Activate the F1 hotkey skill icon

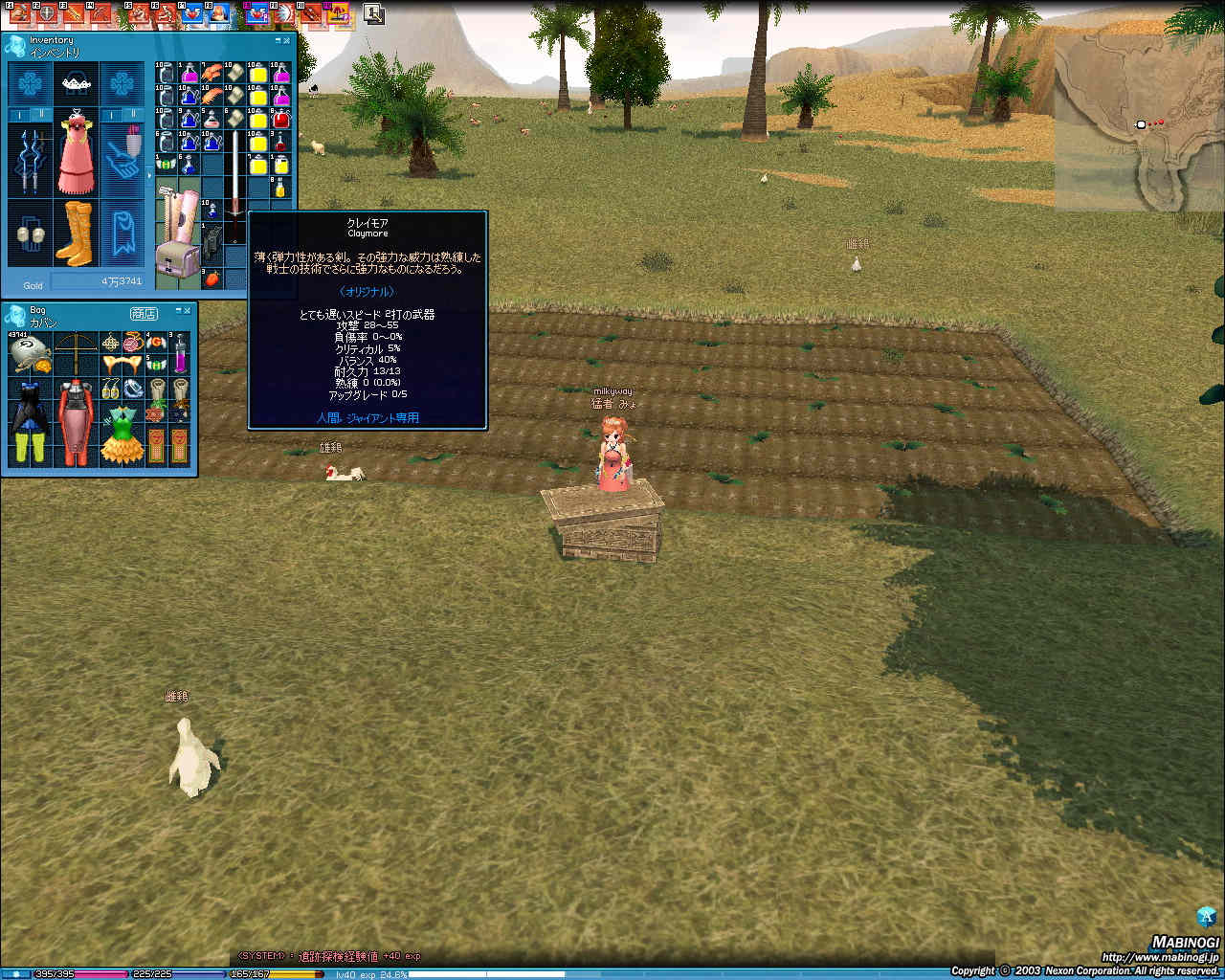(17, 13)
